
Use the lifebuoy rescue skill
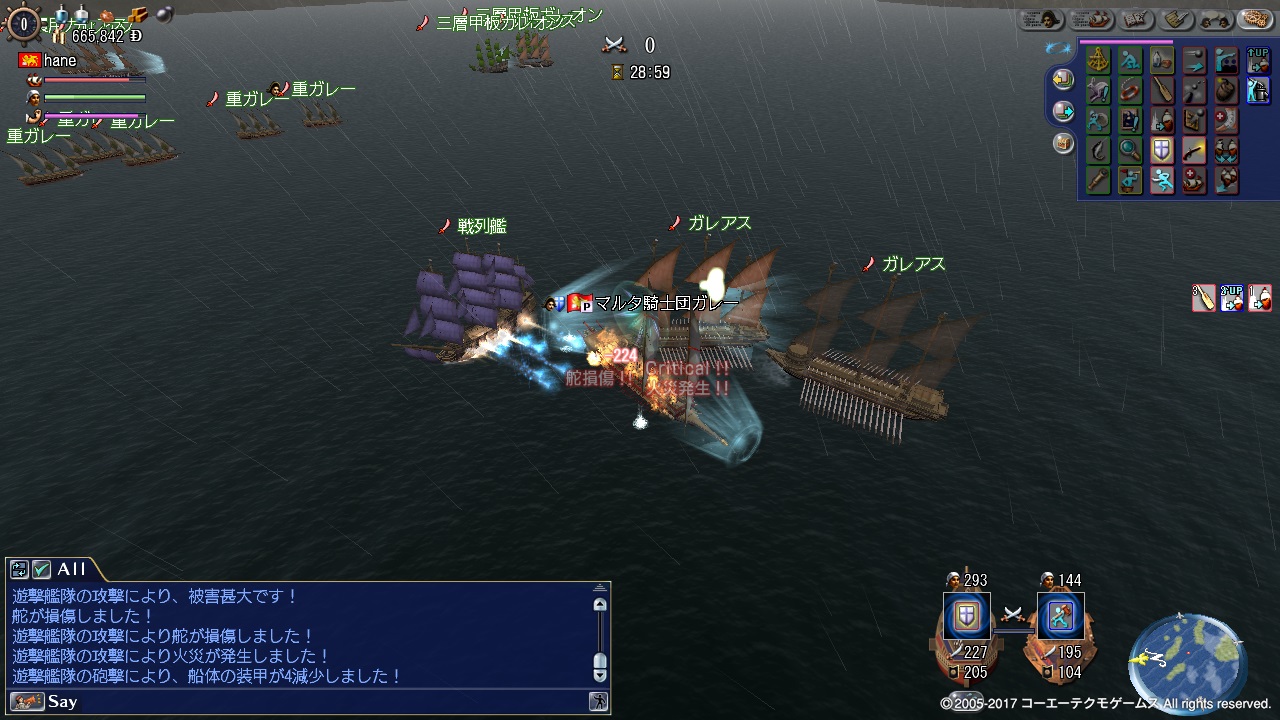1130,91
